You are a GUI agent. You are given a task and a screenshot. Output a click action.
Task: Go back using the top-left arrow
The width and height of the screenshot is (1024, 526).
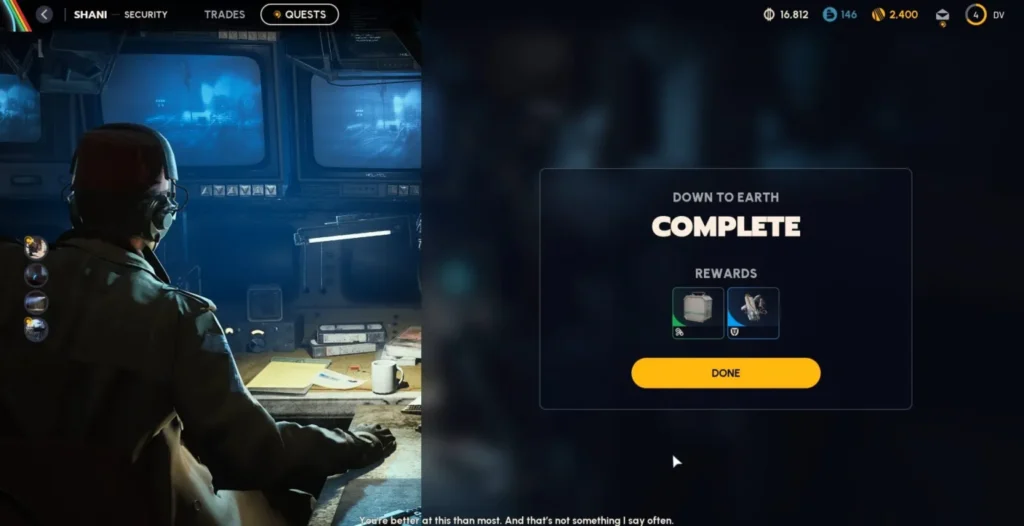click(44, 15)
